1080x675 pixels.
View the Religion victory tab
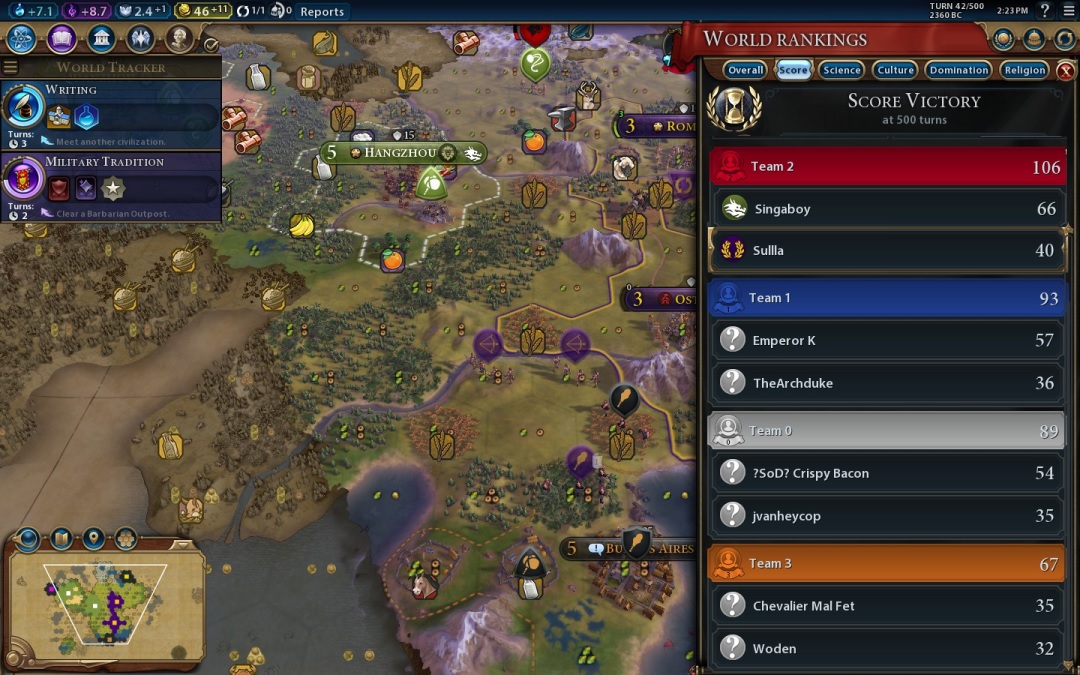pos(1025,70)
